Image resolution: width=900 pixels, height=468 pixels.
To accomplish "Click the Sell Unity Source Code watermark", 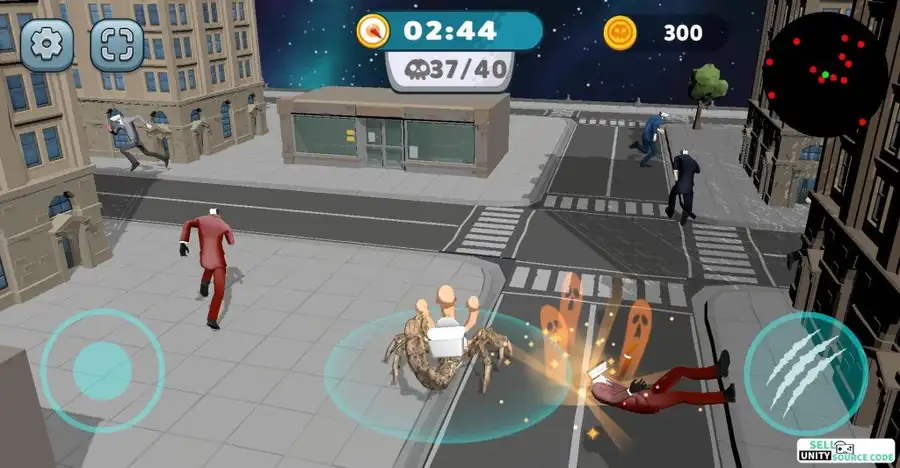I will 845,451.
